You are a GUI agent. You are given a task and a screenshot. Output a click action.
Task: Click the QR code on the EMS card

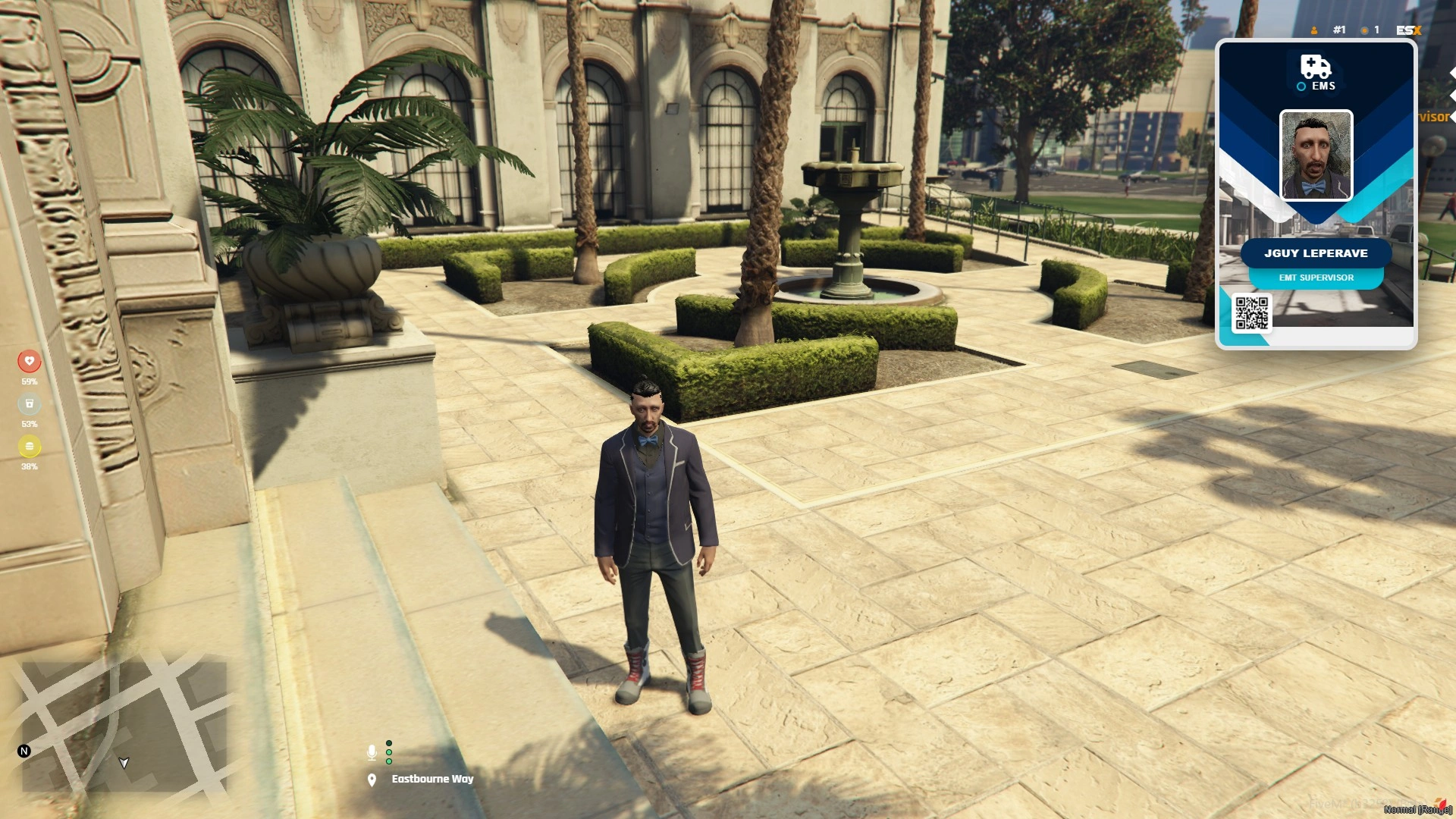coord(1251,313)
